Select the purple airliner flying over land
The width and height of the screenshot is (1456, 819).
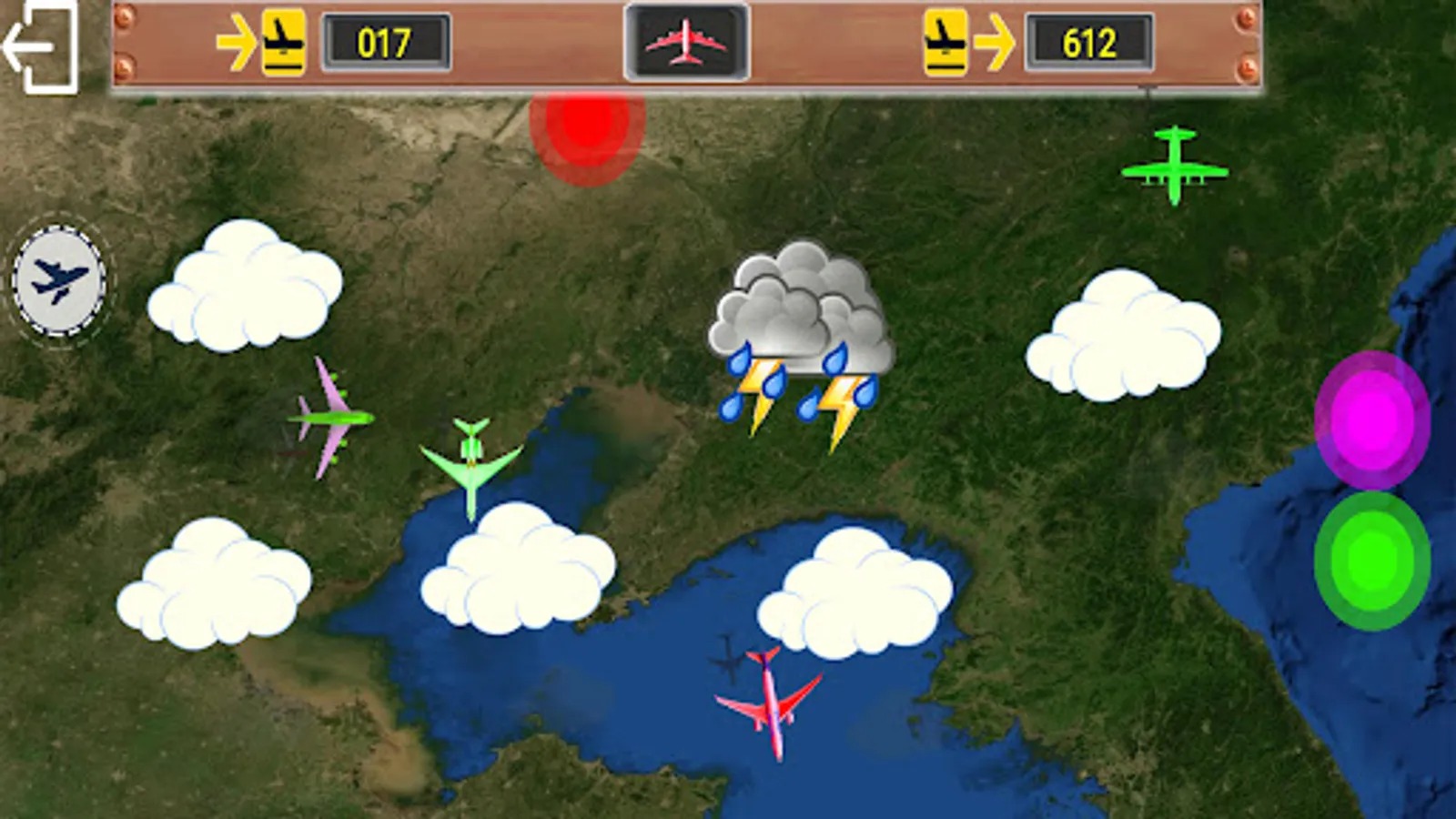coord(332,417)
